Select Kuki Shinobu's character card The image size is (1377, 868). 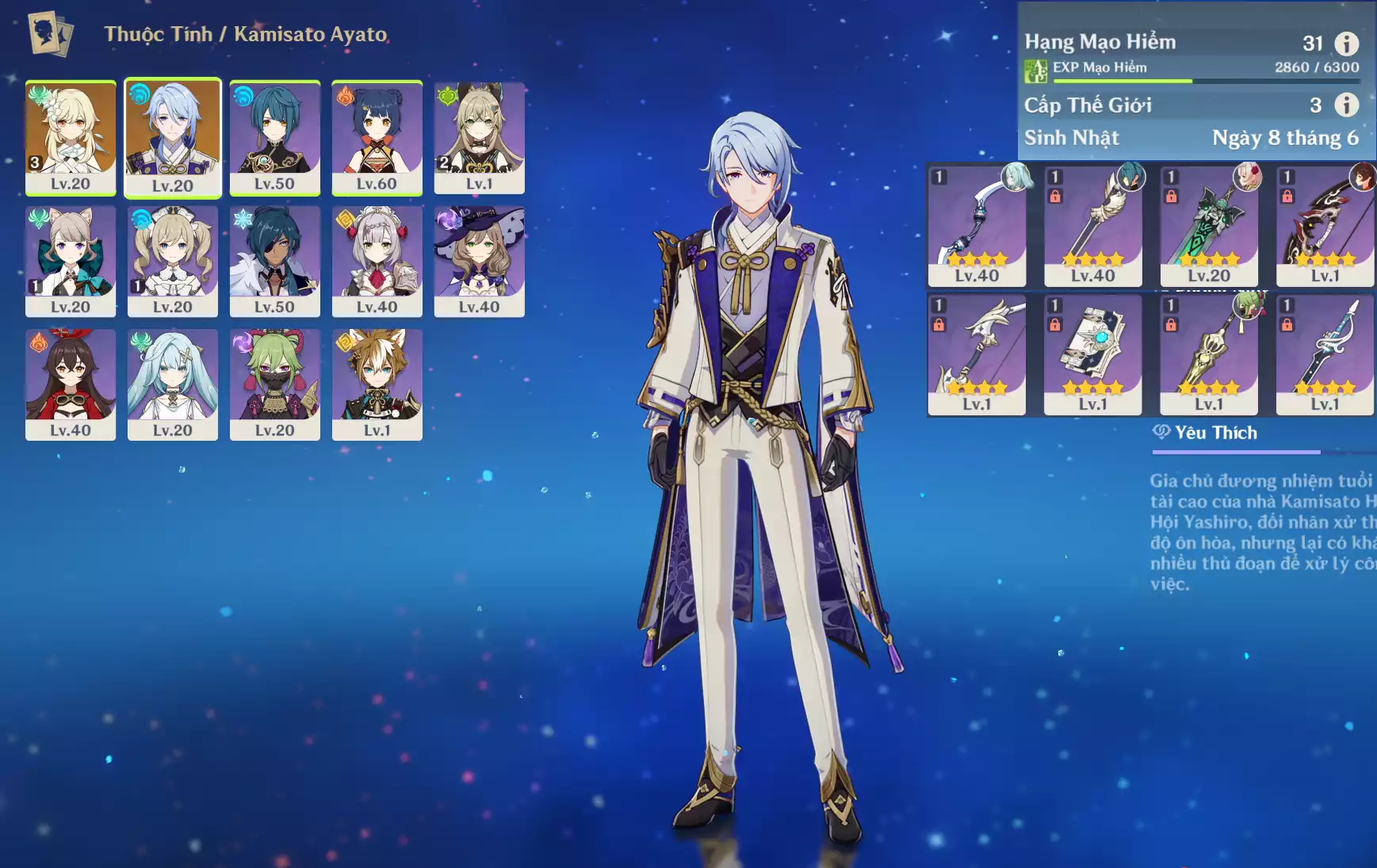click(x=274, y=384)
